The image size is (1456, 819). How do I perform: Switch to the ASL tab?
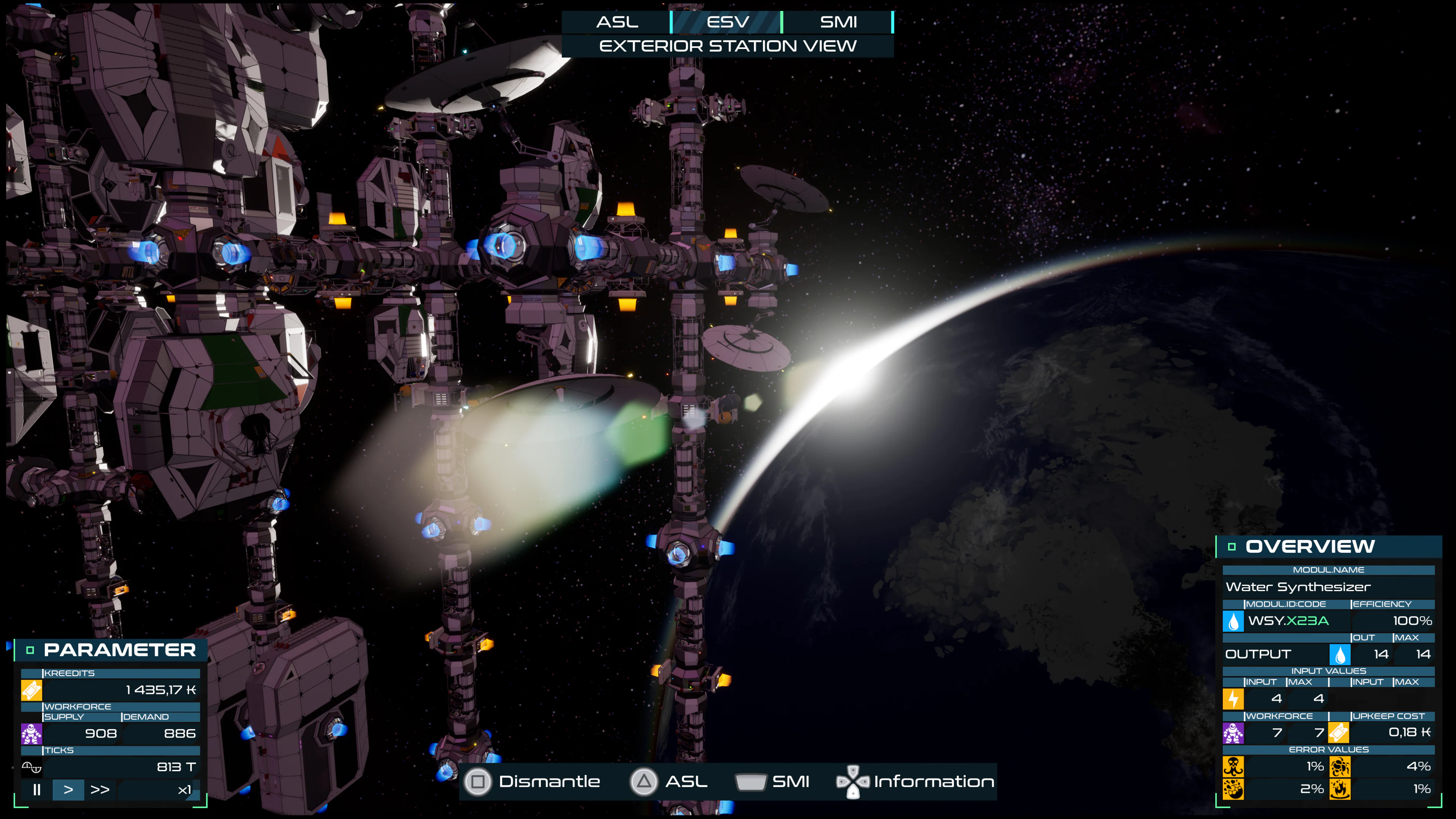[618, 22]
